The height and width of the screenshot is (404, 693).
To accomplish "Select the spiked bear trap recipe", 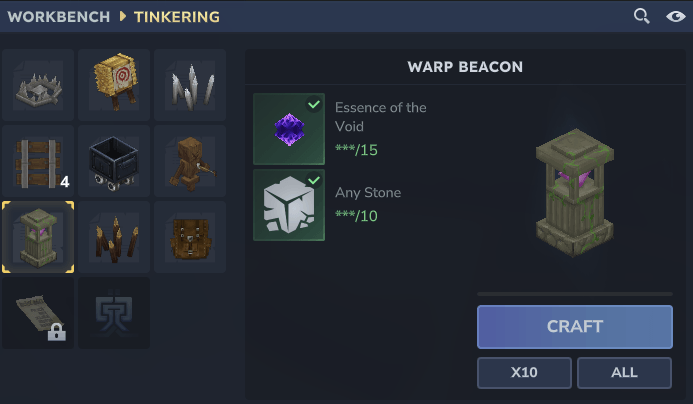I will [38, 85].
